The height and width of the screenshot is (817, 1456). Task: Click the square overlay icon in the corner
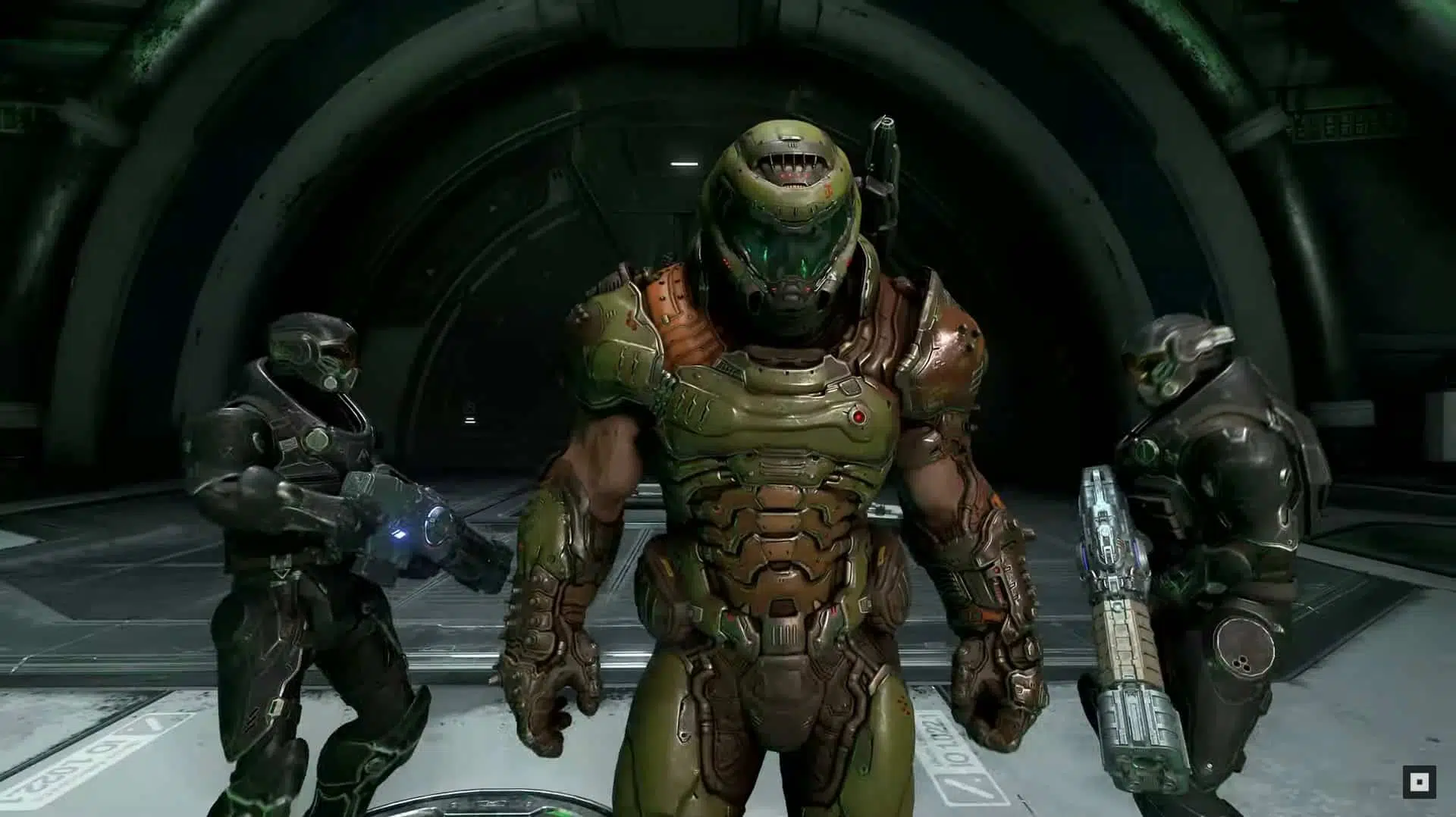[1415, 781]
